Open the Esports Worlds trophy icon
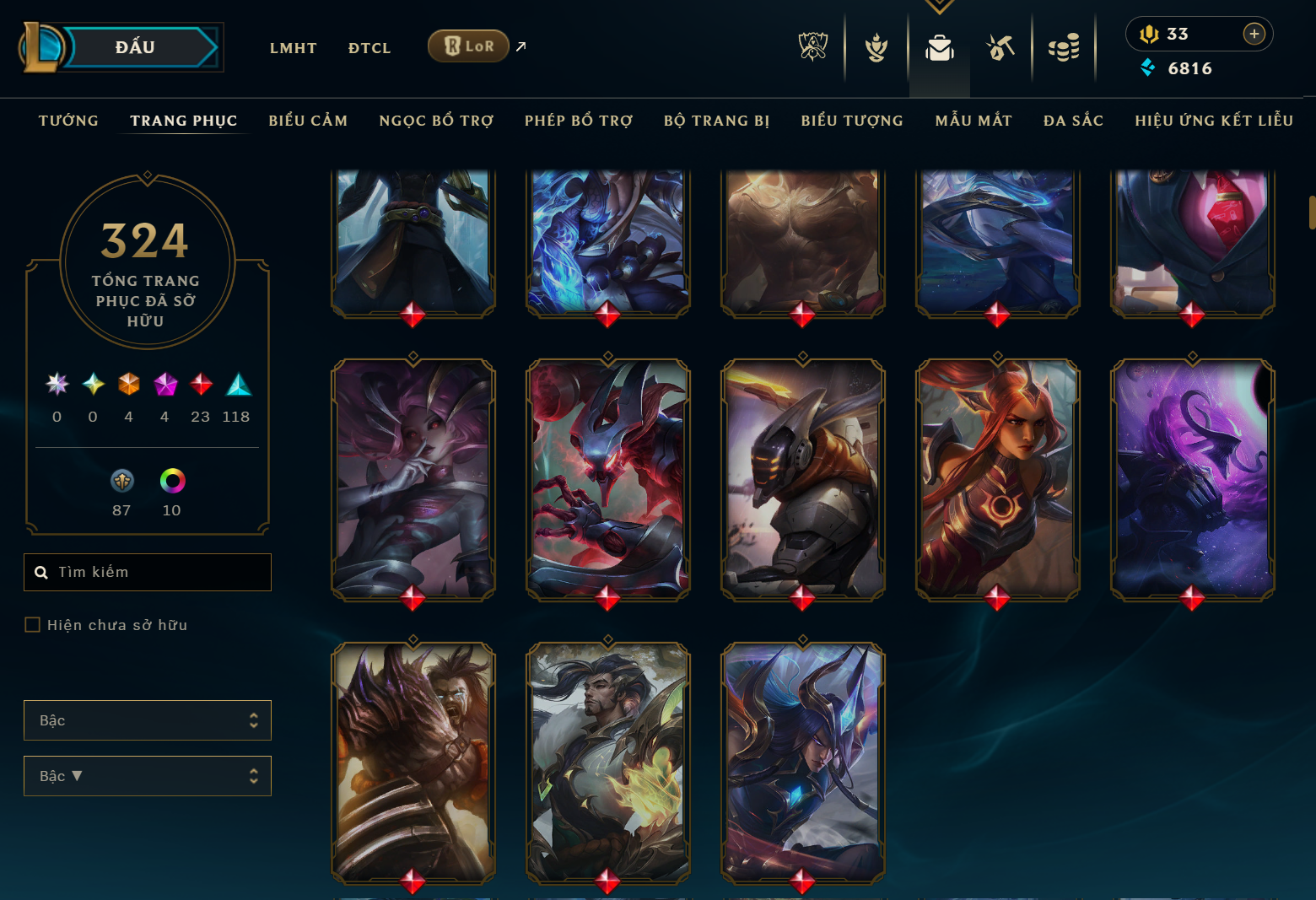1316x900 pixels. (x=812, y=48)
